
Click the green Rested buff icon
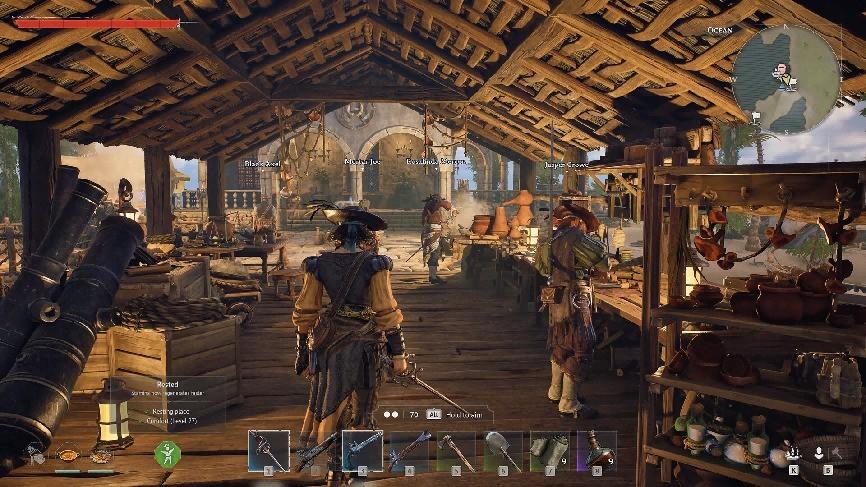click(x=167, y=454)
